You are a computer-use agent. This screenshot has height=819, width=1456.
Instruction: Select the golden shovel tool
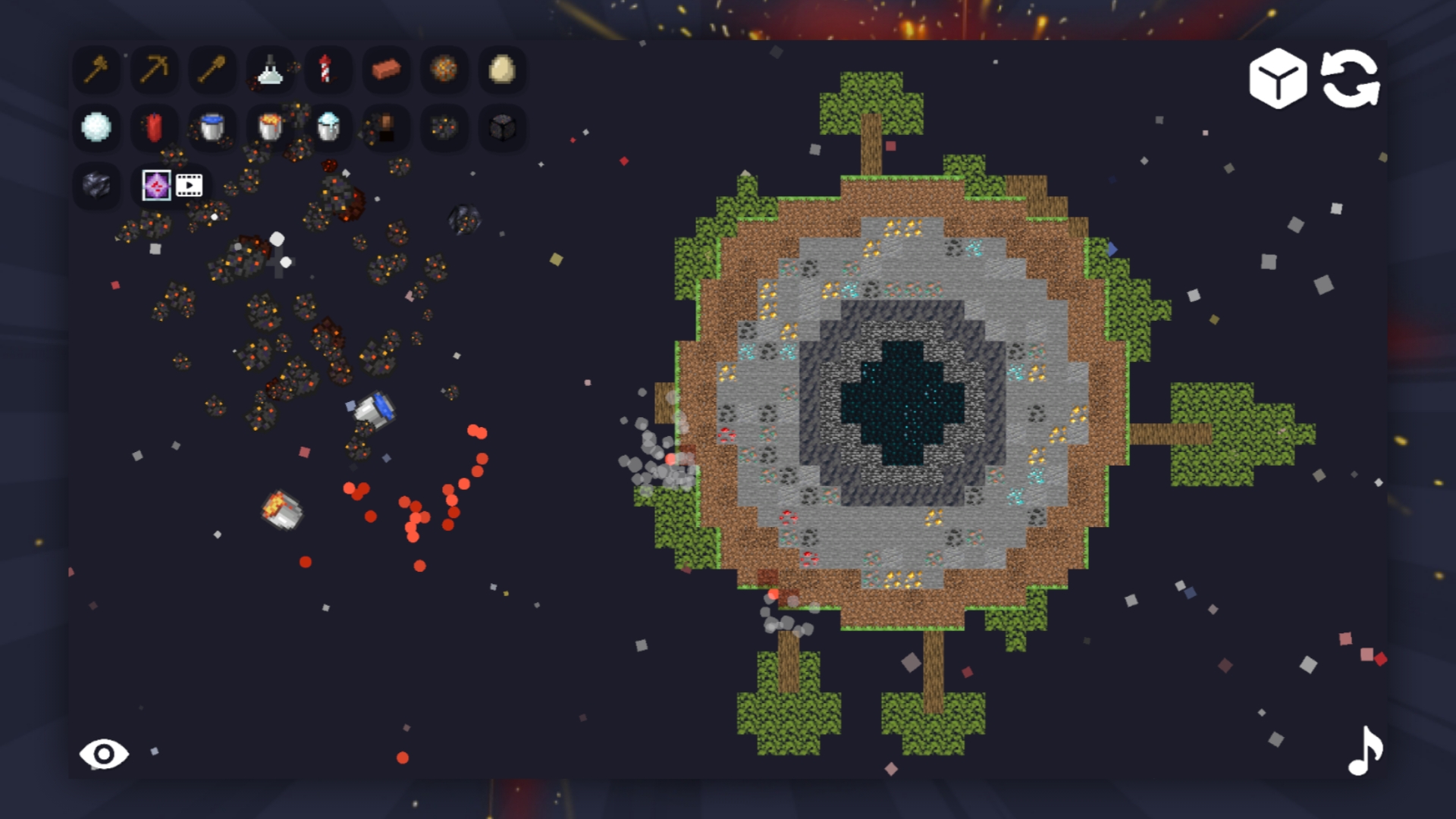click(212, 71)
